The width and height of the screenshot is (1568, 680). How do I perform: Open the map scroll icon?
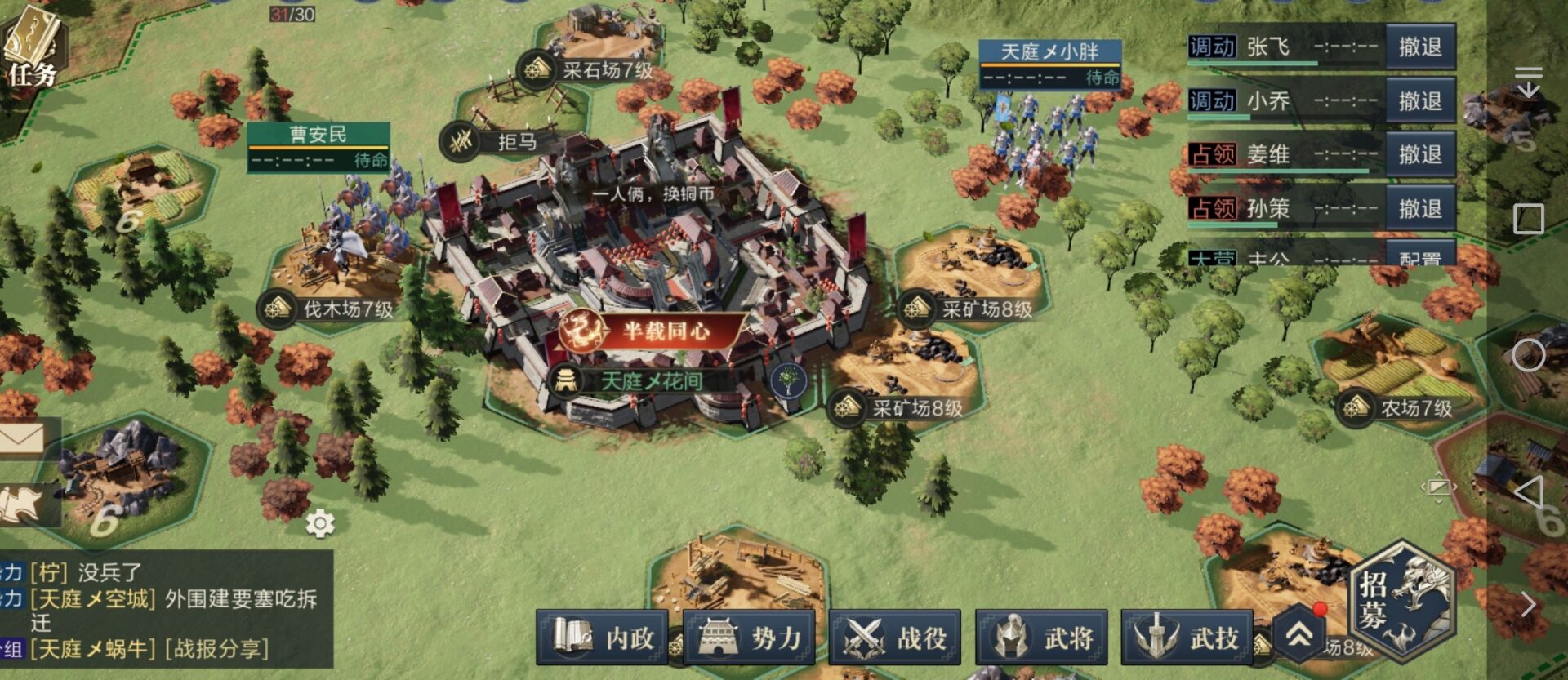coord(24,504)
